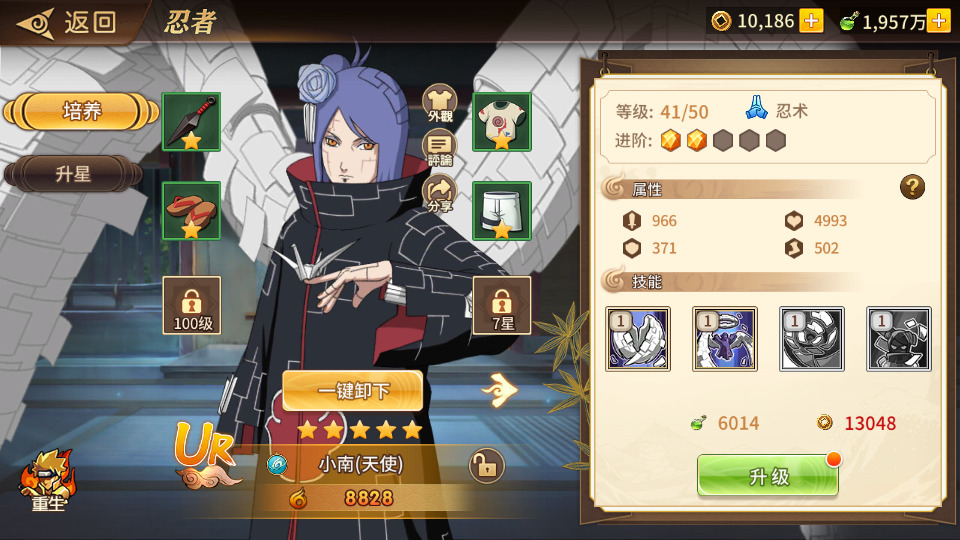Select the sandals equipment slot
This screenshot has width=960, height=540.
click(x=191, y=210)
